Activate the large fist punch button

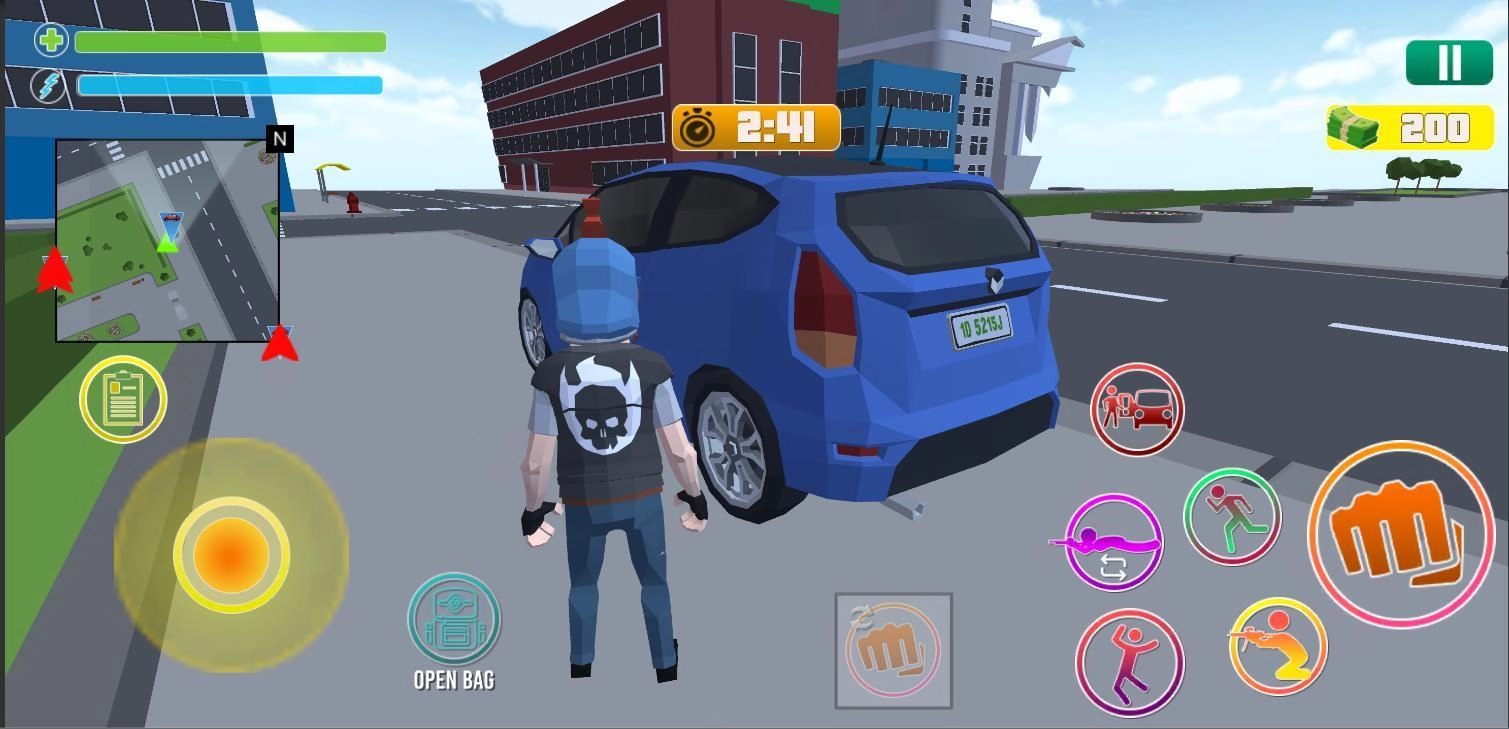(x=1399, y=534)
